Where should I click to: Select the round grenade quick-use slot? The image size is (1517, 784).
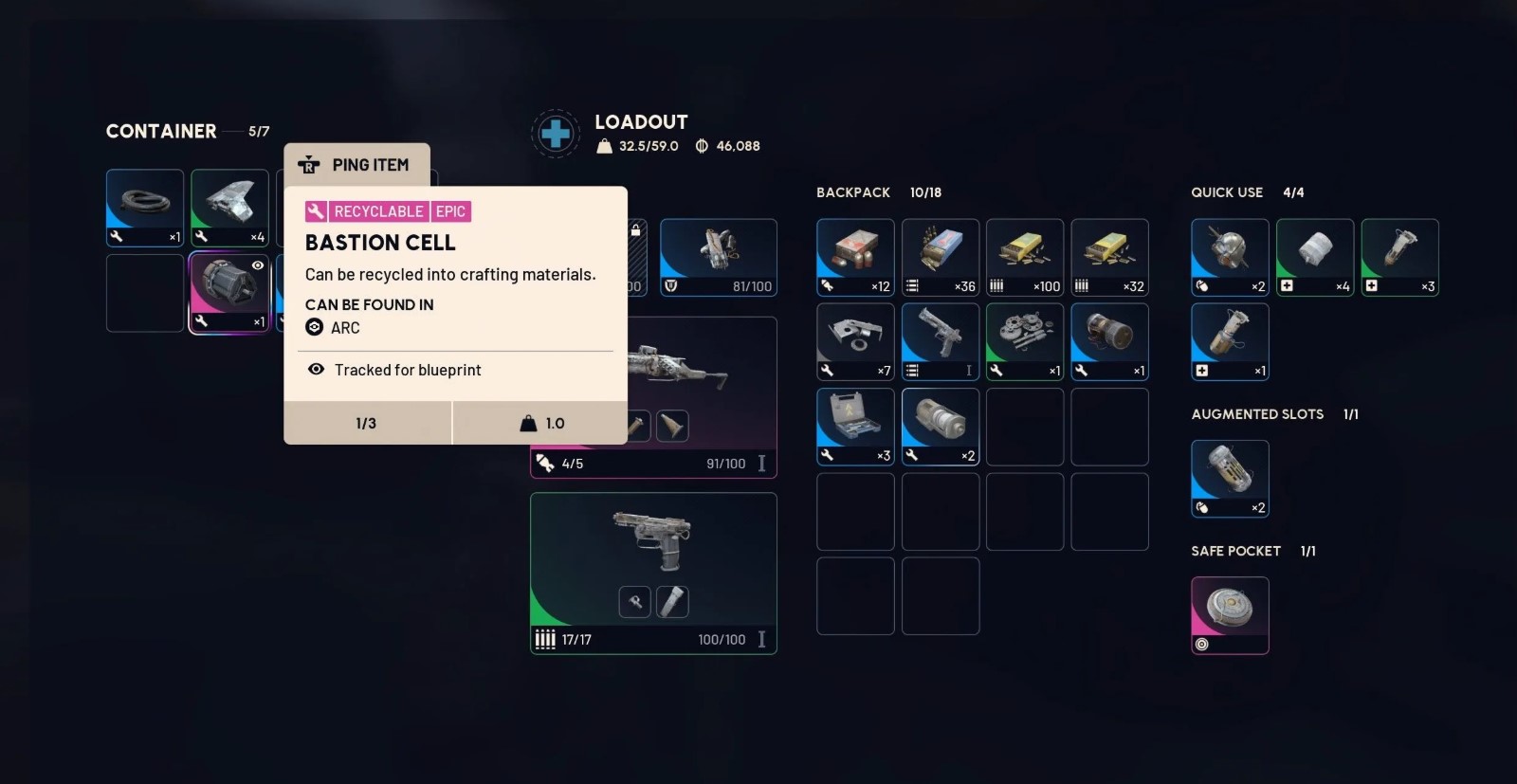tap(1230, 257)
